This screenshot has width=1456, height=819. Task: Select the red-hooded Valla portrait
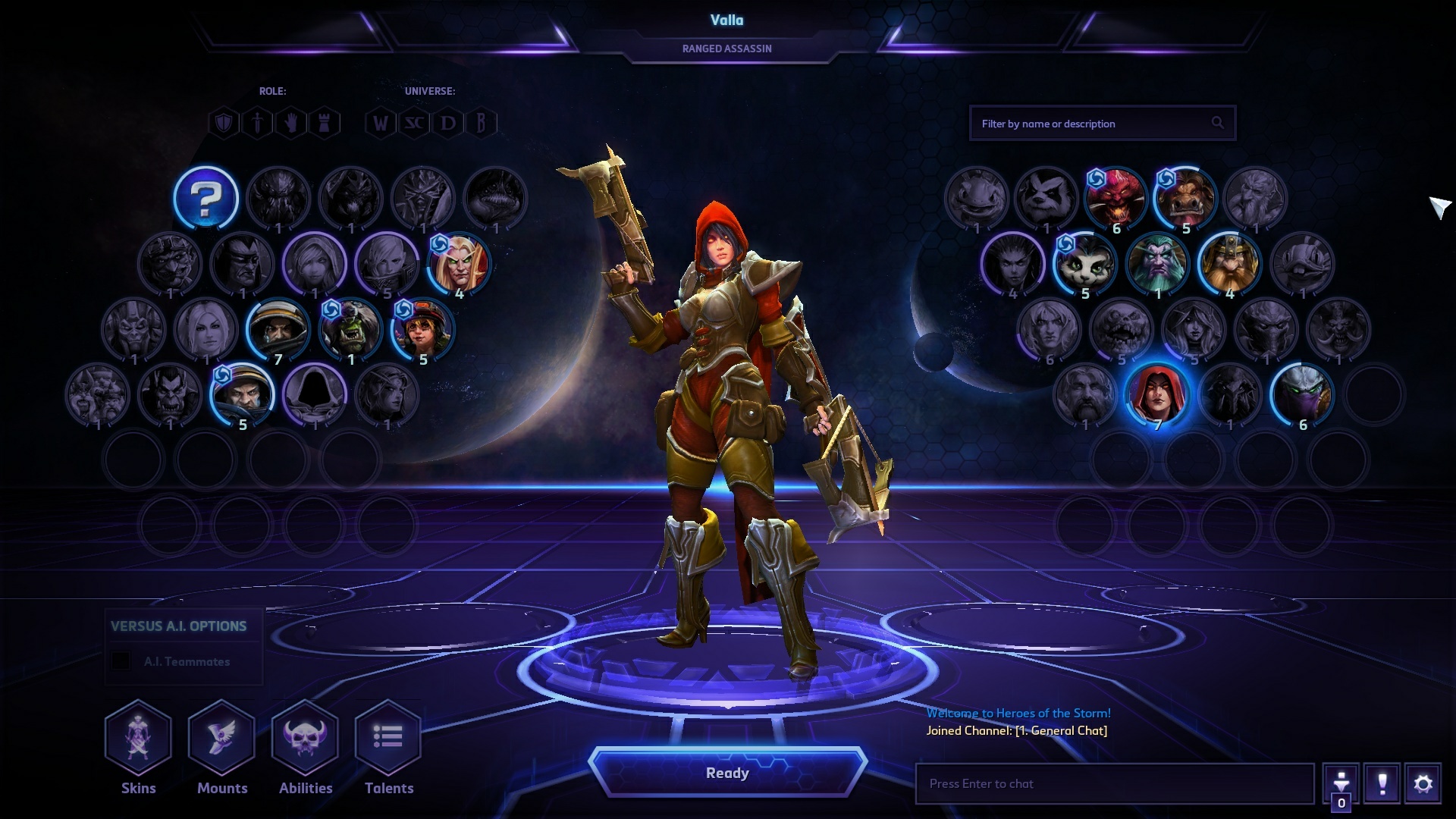tap(1157, 394)
